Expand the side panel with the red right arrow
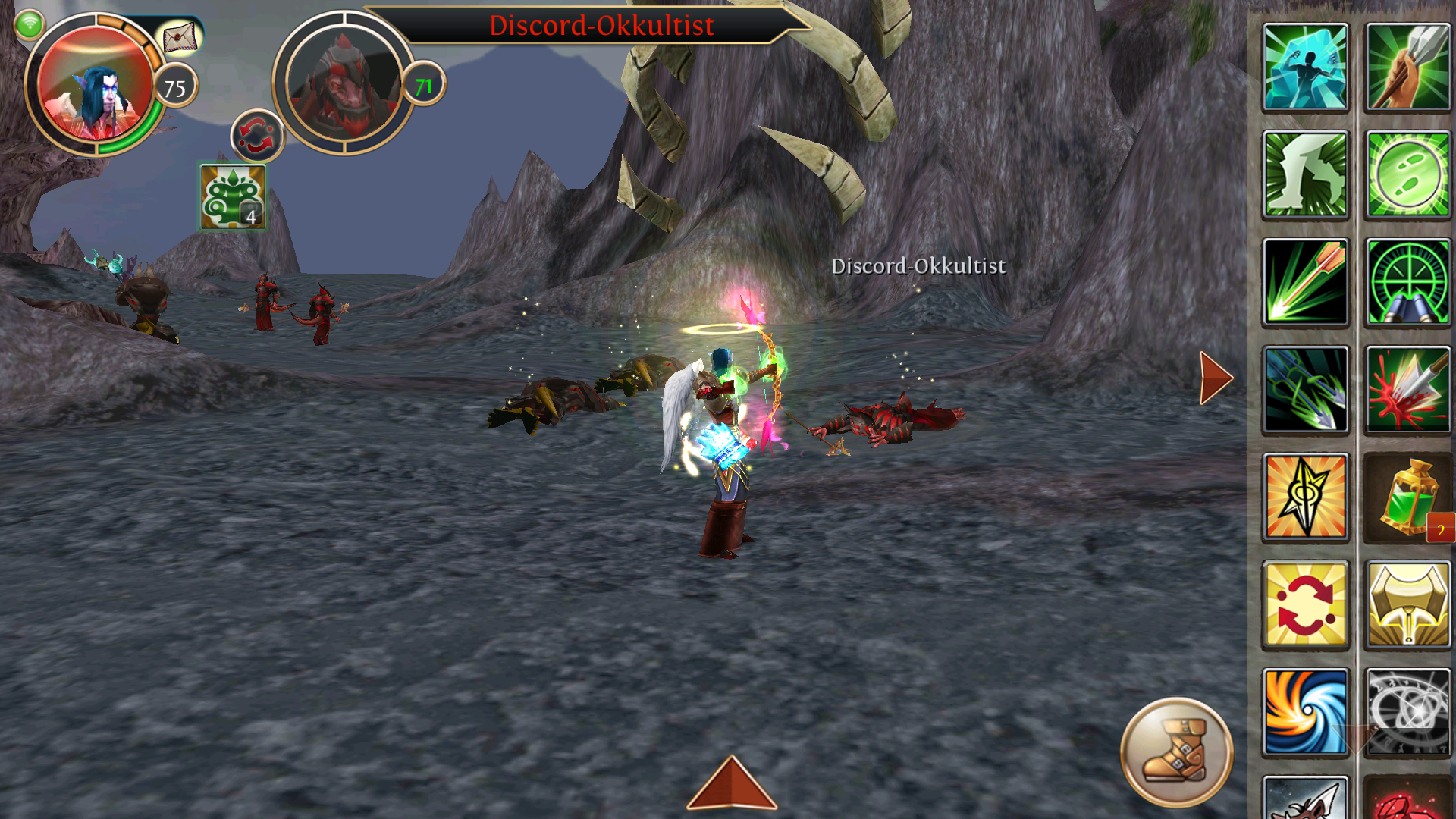Screen dimensions: 1456x819 click(x=1216, y=378)
